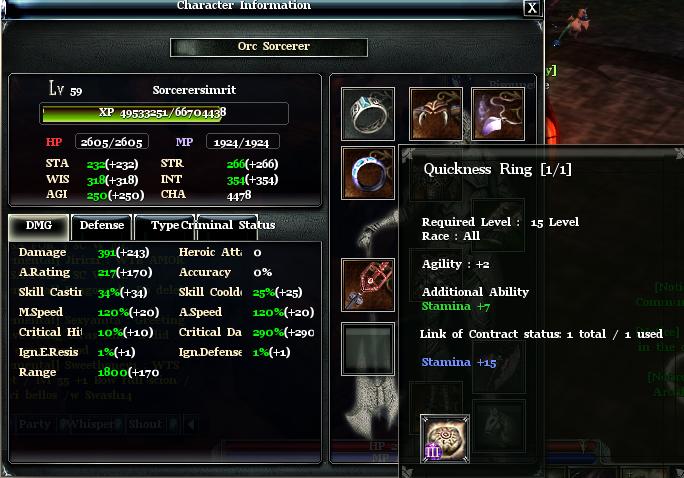Open the Defense stats tab
This screenshot has height=478, width=684.
point(101,226)
